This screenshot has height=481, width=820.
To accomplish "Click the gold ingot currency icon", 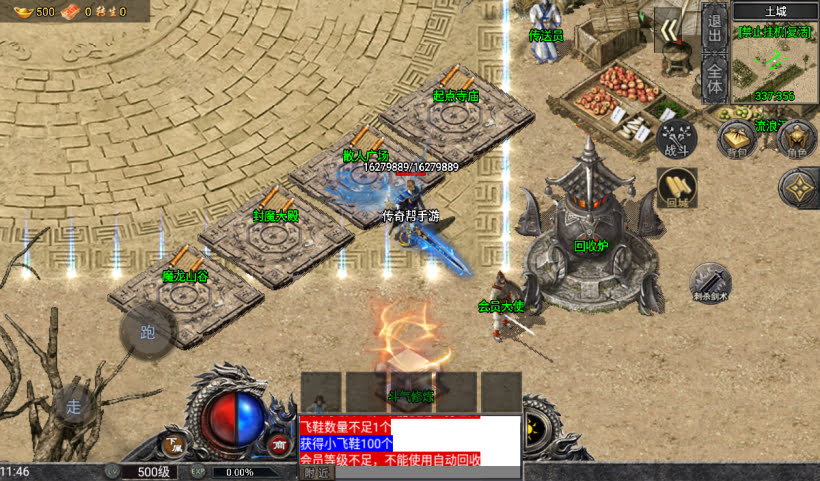I will pyautogui.click(x=20, y=11).
